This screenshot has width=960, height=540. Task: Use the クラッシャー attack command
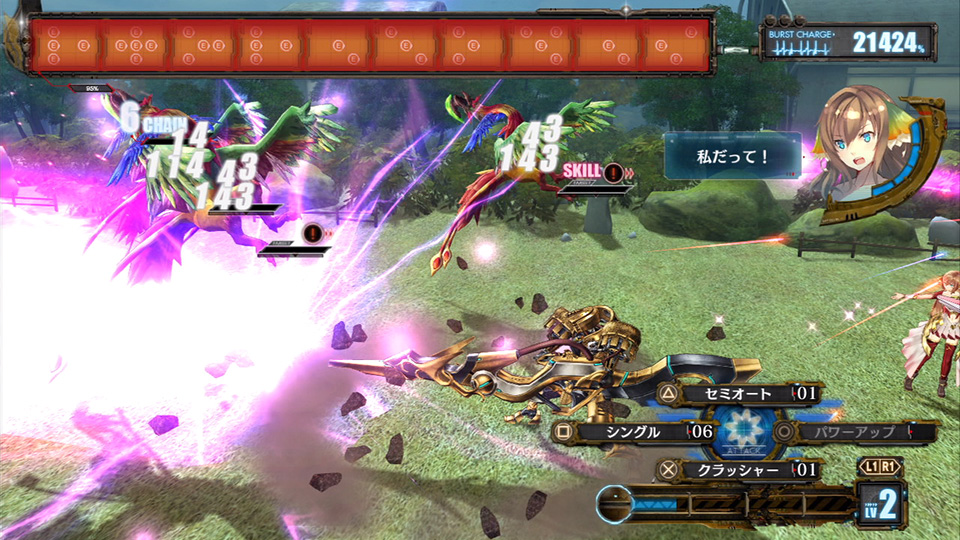[738, 469]
